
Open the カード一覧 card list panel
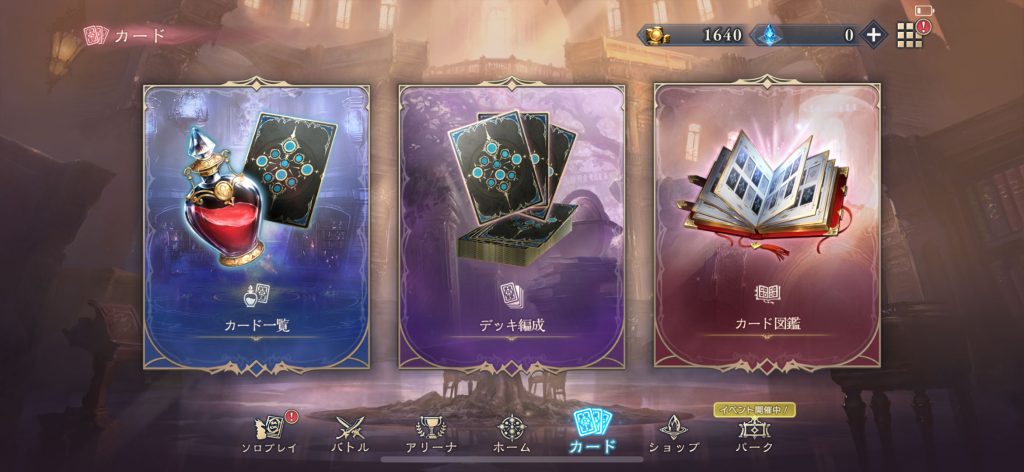point(256,226)
